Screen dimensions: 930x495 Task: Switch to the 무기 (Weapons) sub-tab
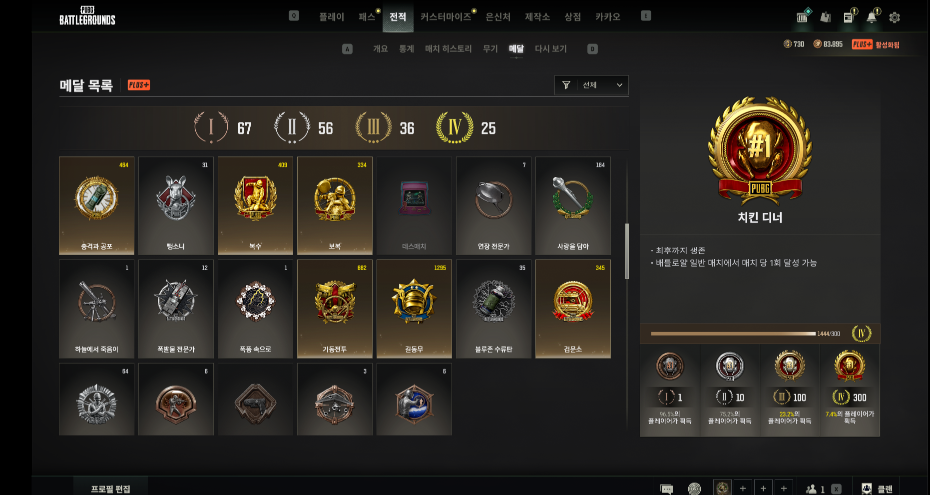(x=490, y=48)
